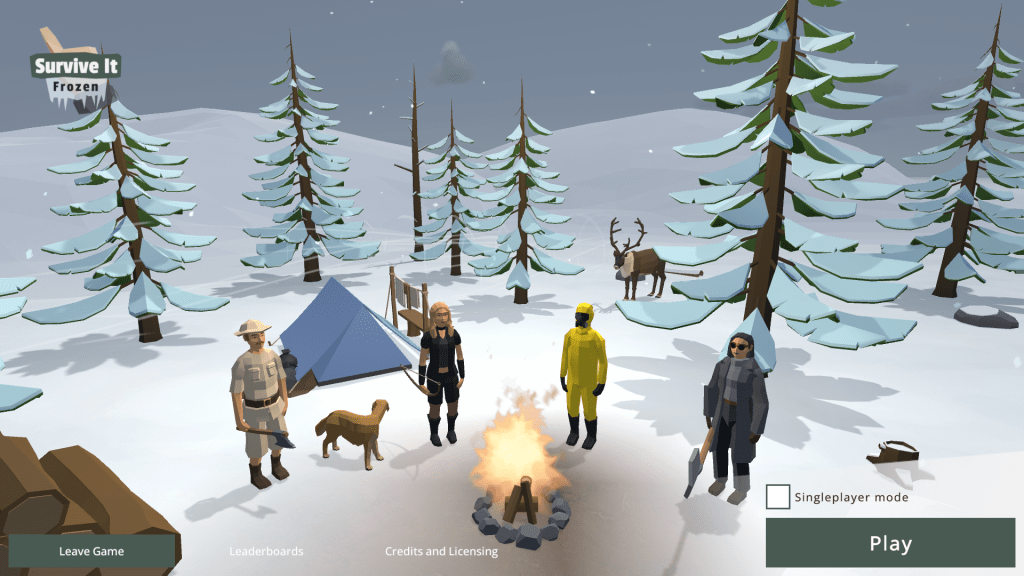Toggle the Singleplayer mode checkbox
This screenshot has width=1024, height=576.
pyautogui.click(x=778, y=497)
